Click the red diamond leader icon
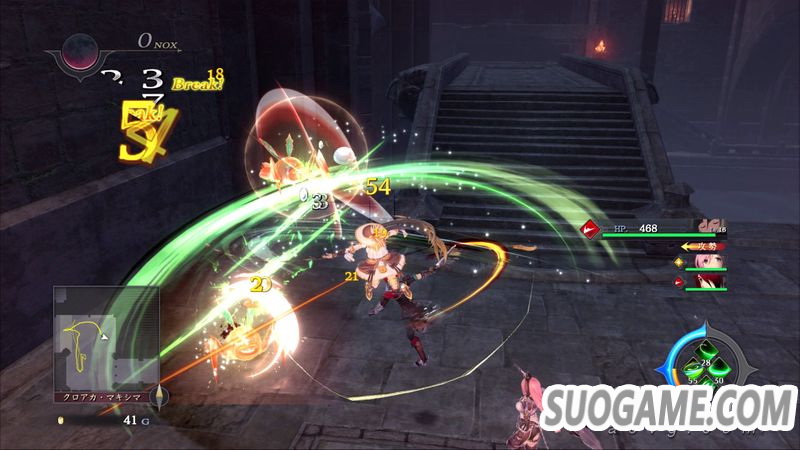Viewport: 800px width, 450px height. click(x=590, y=229)
